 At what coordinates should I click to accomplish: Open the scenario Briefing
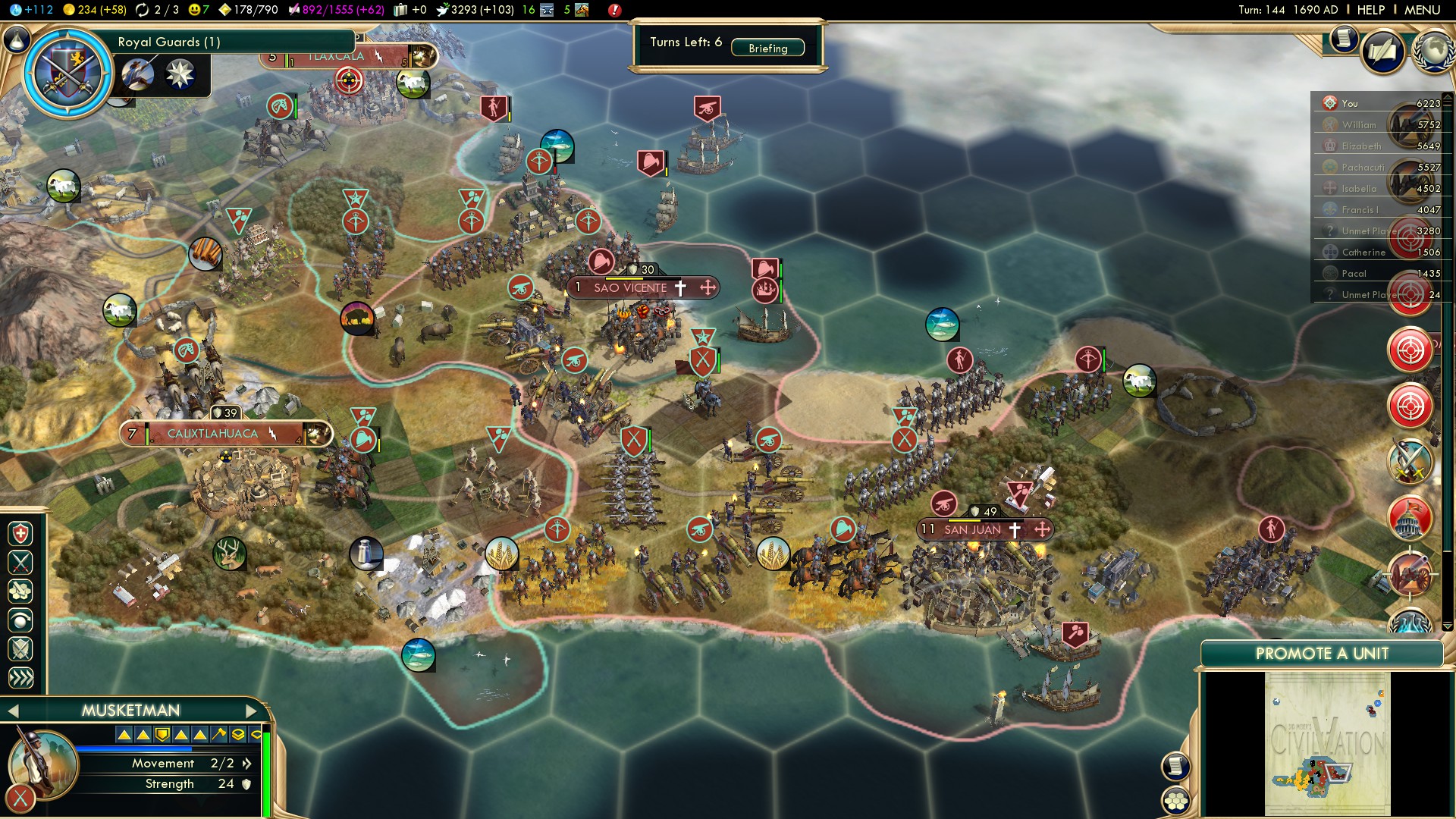[x=767, y=48]
